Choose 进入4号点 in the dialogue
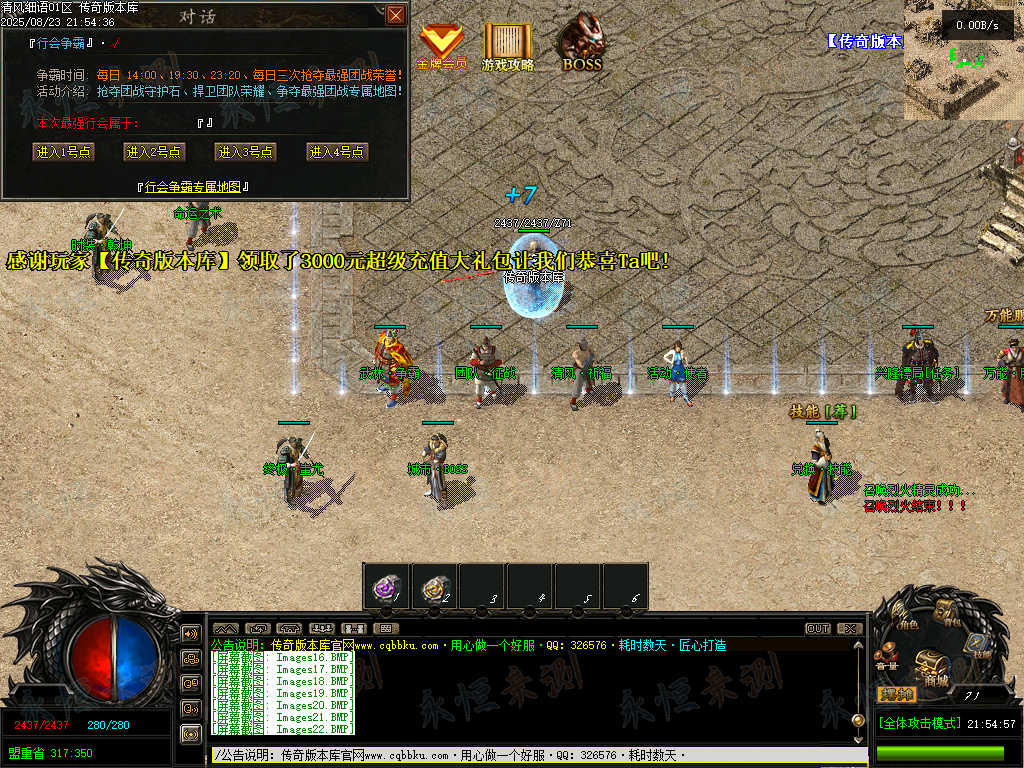Image resolution: width=1024 pixels, height=768 pixels. 337,152
